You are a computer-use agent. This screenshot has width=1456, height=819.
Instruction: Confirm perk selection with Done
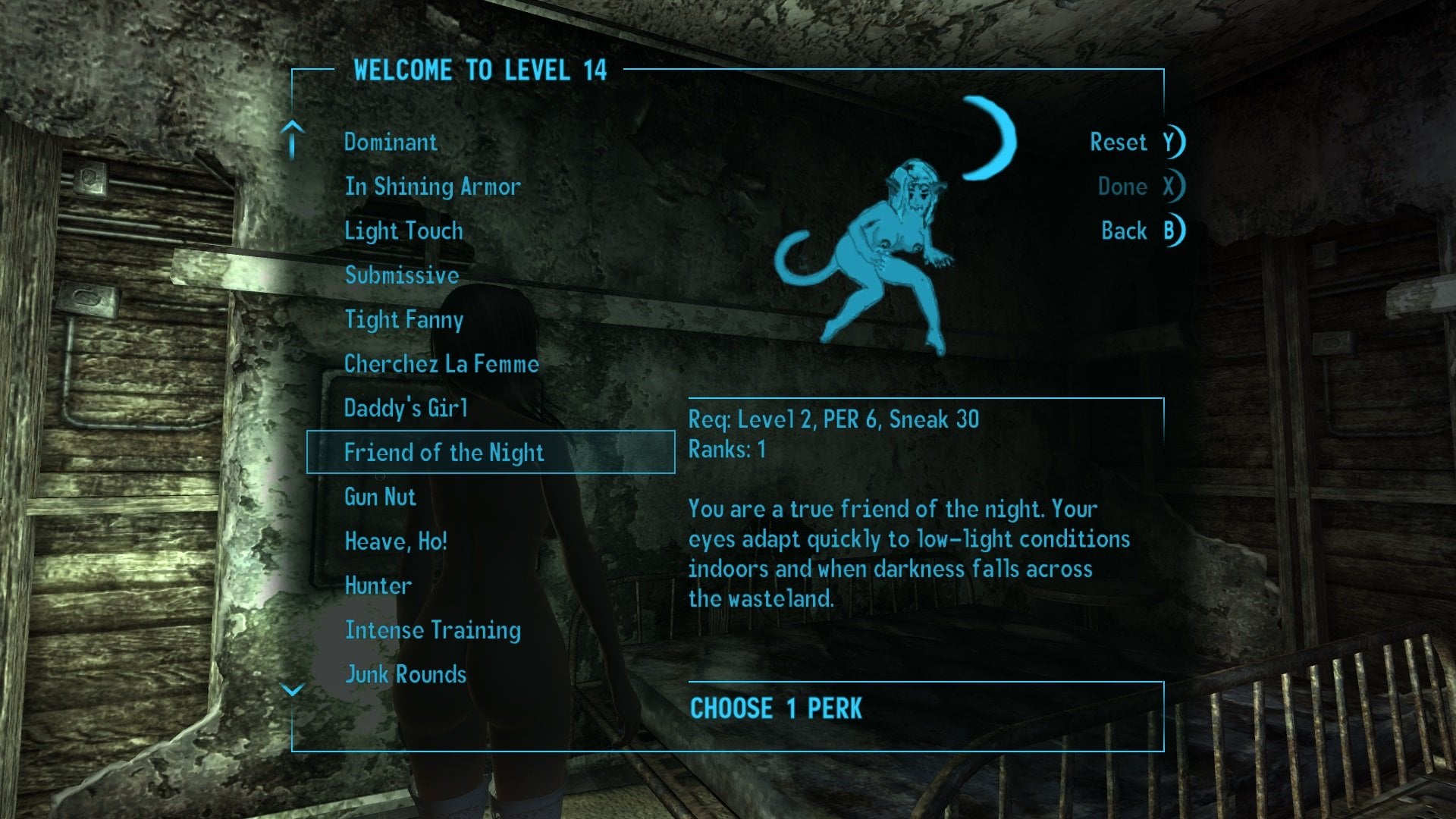point(1139,187)
